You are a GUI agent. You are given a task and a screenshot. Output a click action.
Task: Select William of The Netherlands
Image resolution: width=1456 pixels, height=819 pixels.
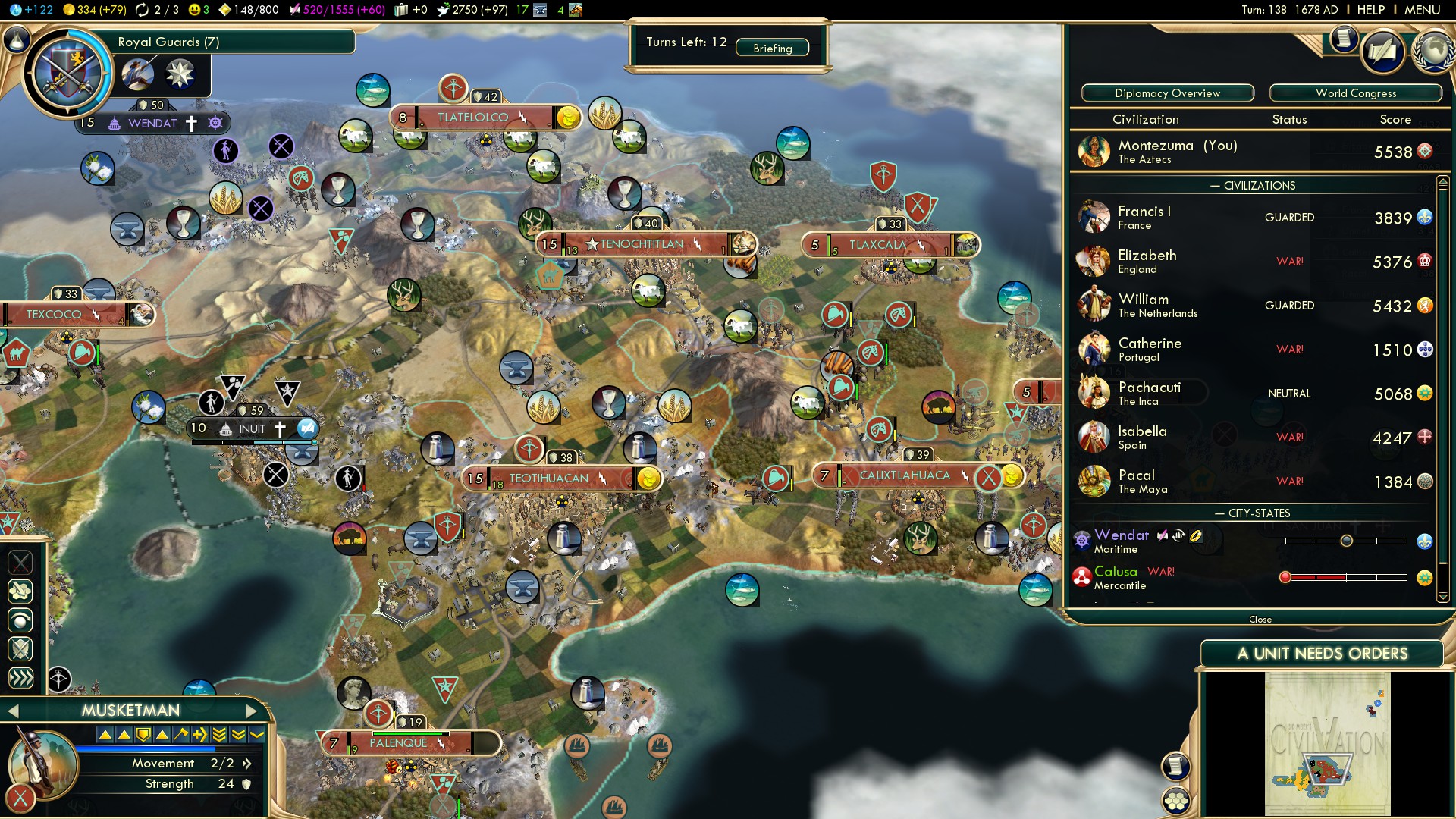1157,306
